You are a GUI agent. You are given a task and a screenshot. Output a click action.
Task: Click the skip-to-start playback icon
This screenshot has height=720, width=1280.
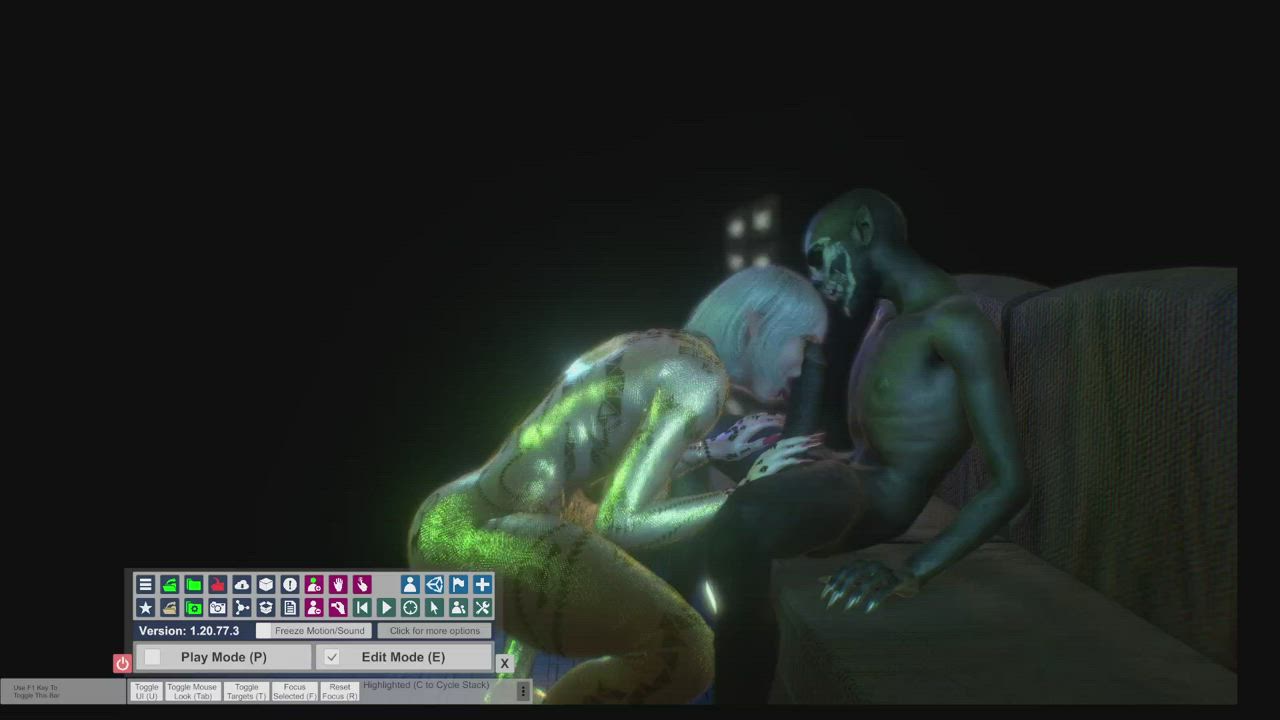pyautogui.click(x=362, y=608)
